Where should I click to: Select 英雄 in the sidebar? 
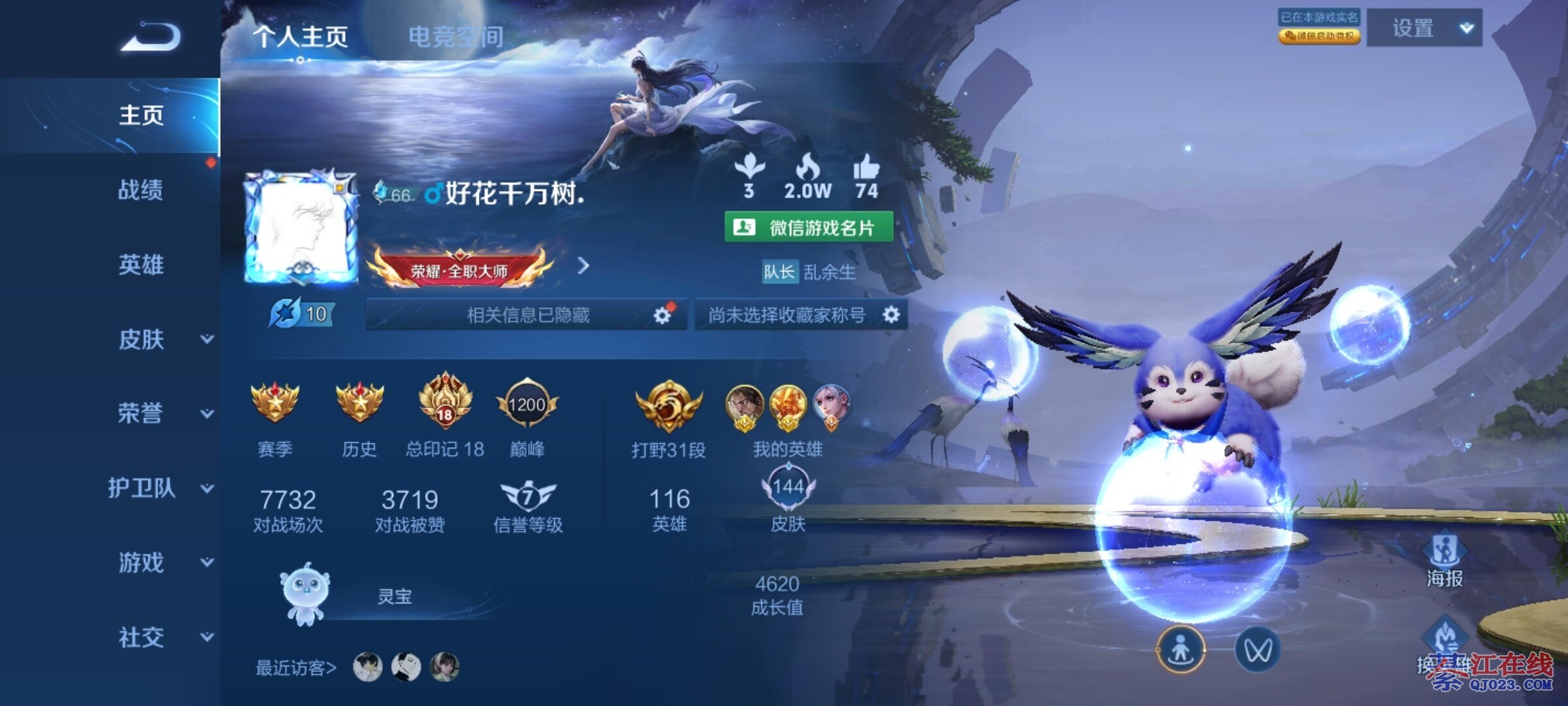[x=140, y=265]
